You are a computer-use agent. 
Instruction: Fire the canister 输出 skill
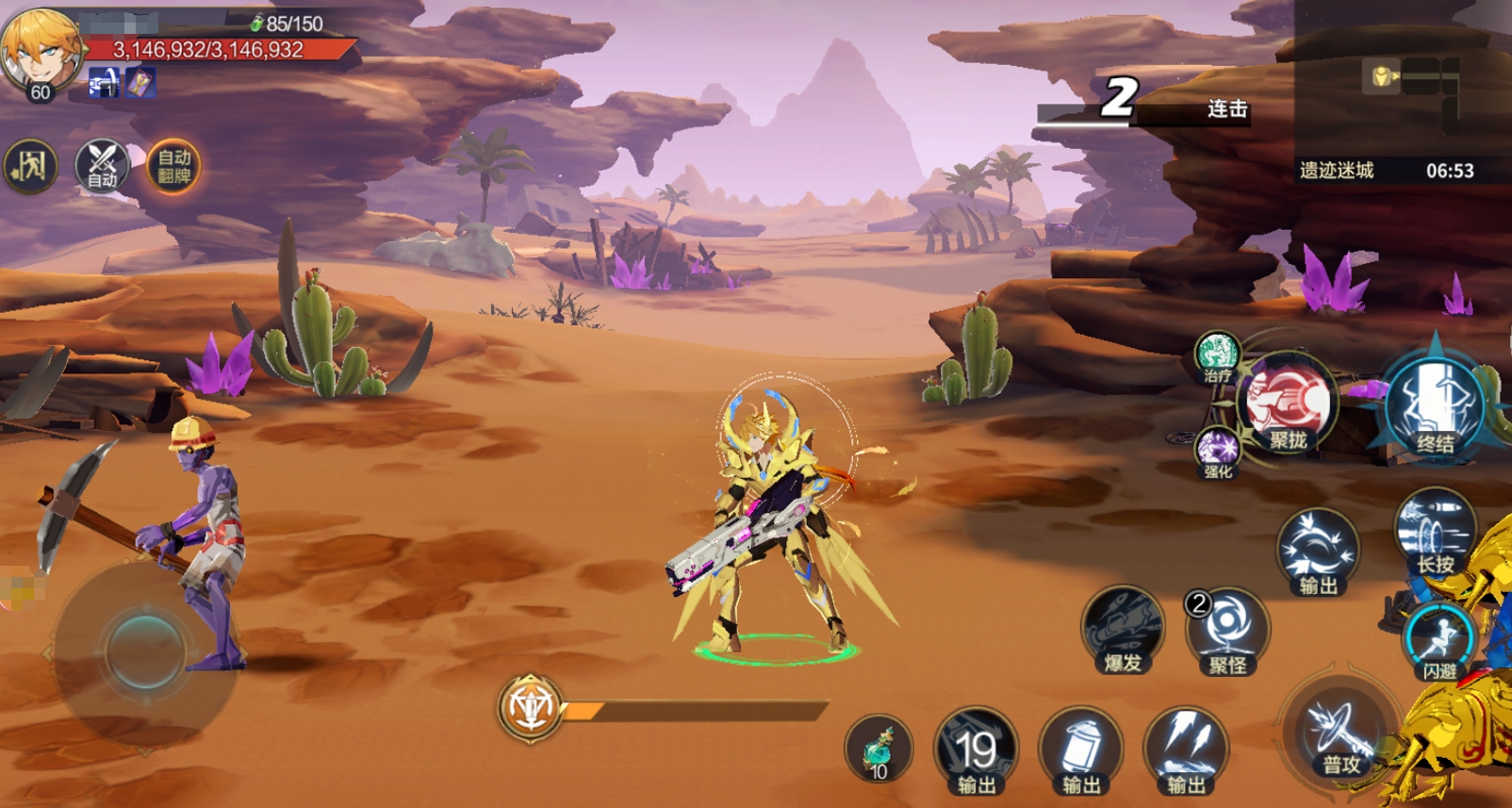click(x=1081, y=751)
